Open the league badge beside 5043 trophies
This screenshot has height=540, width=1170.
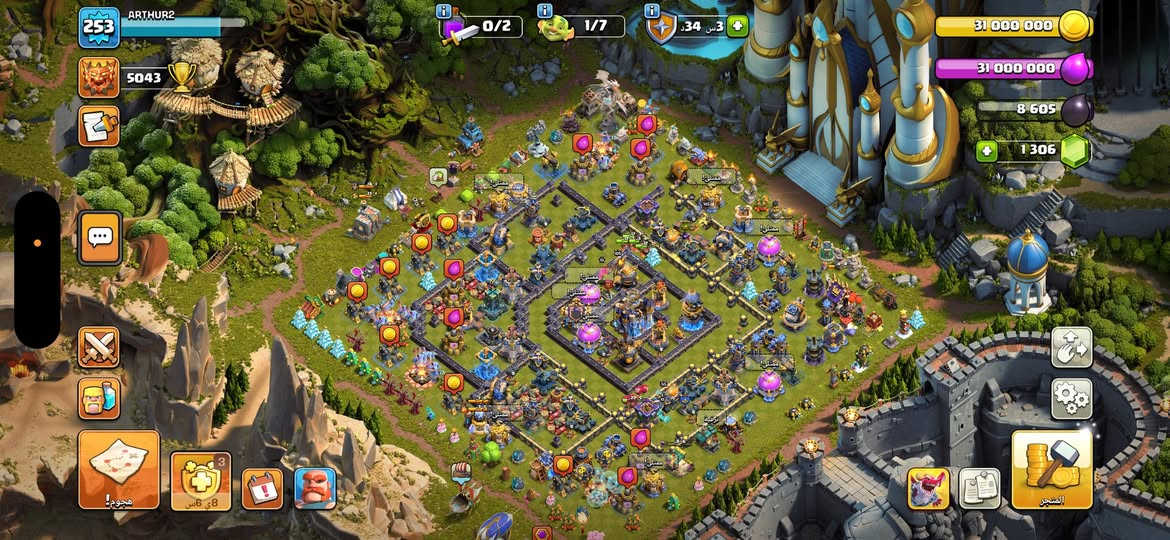(98, 77)
